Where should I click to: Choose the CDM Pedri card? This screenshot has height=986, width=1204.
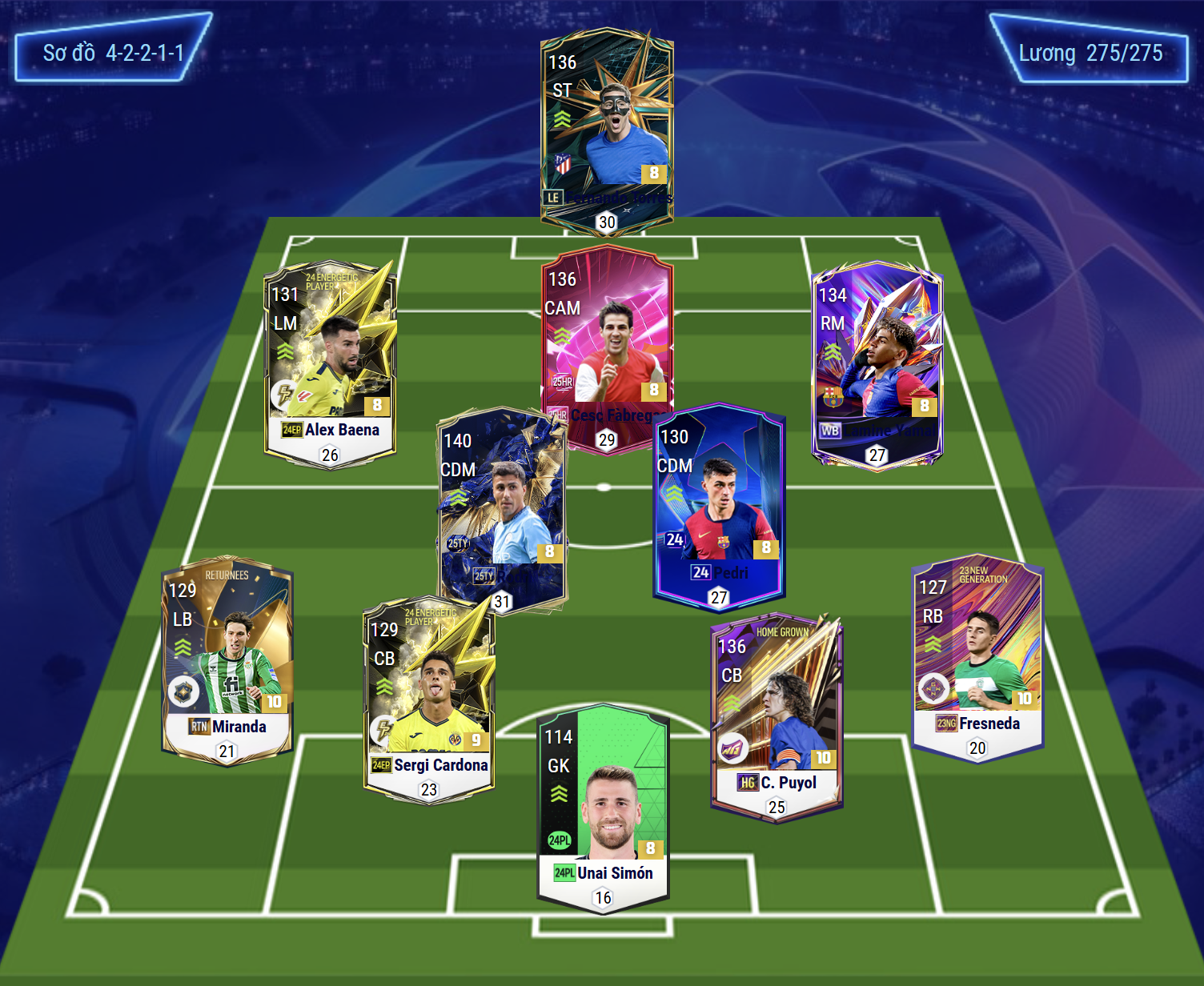coord(719,504)
